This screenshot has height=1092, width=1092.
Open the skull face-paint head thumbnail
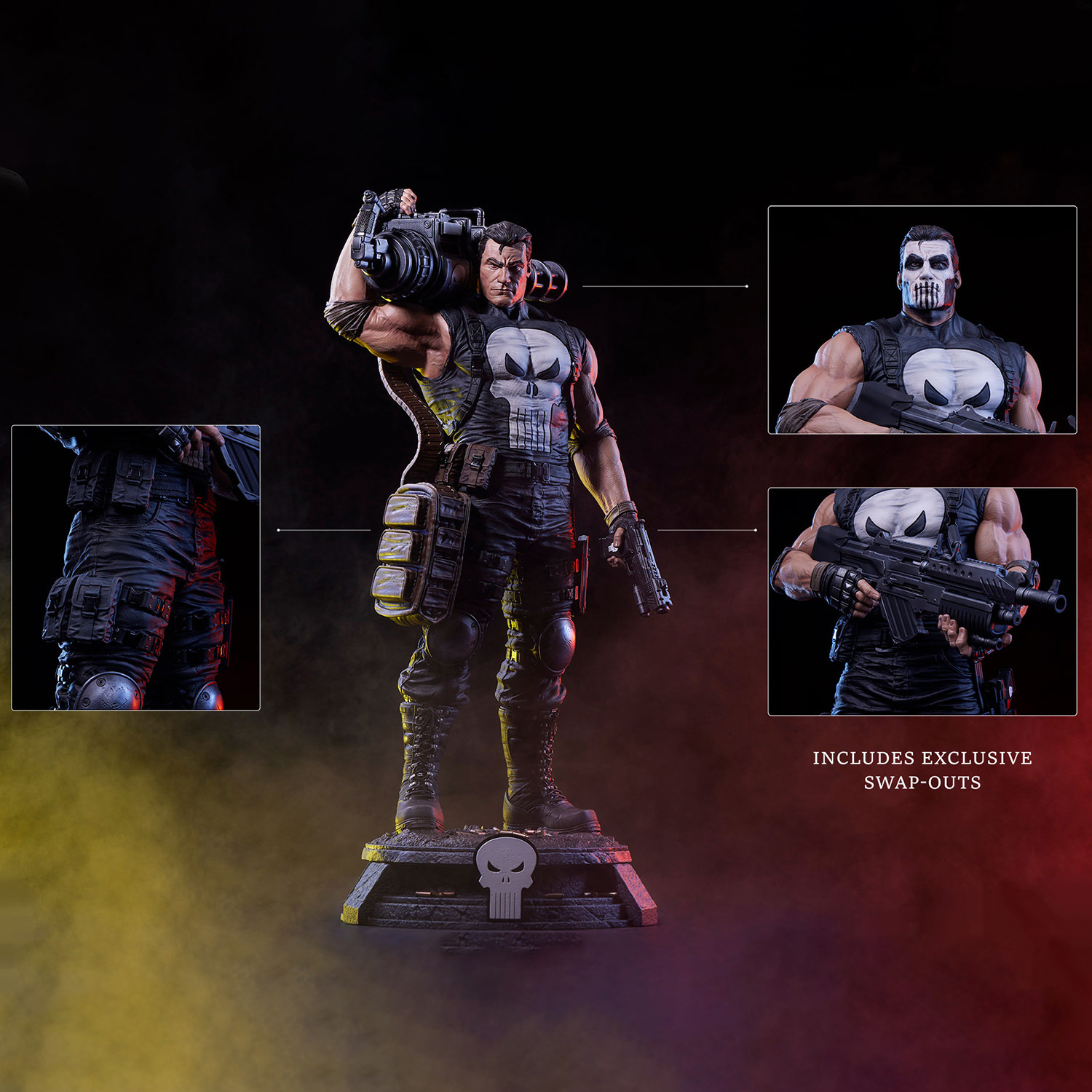tap(922, 320)
